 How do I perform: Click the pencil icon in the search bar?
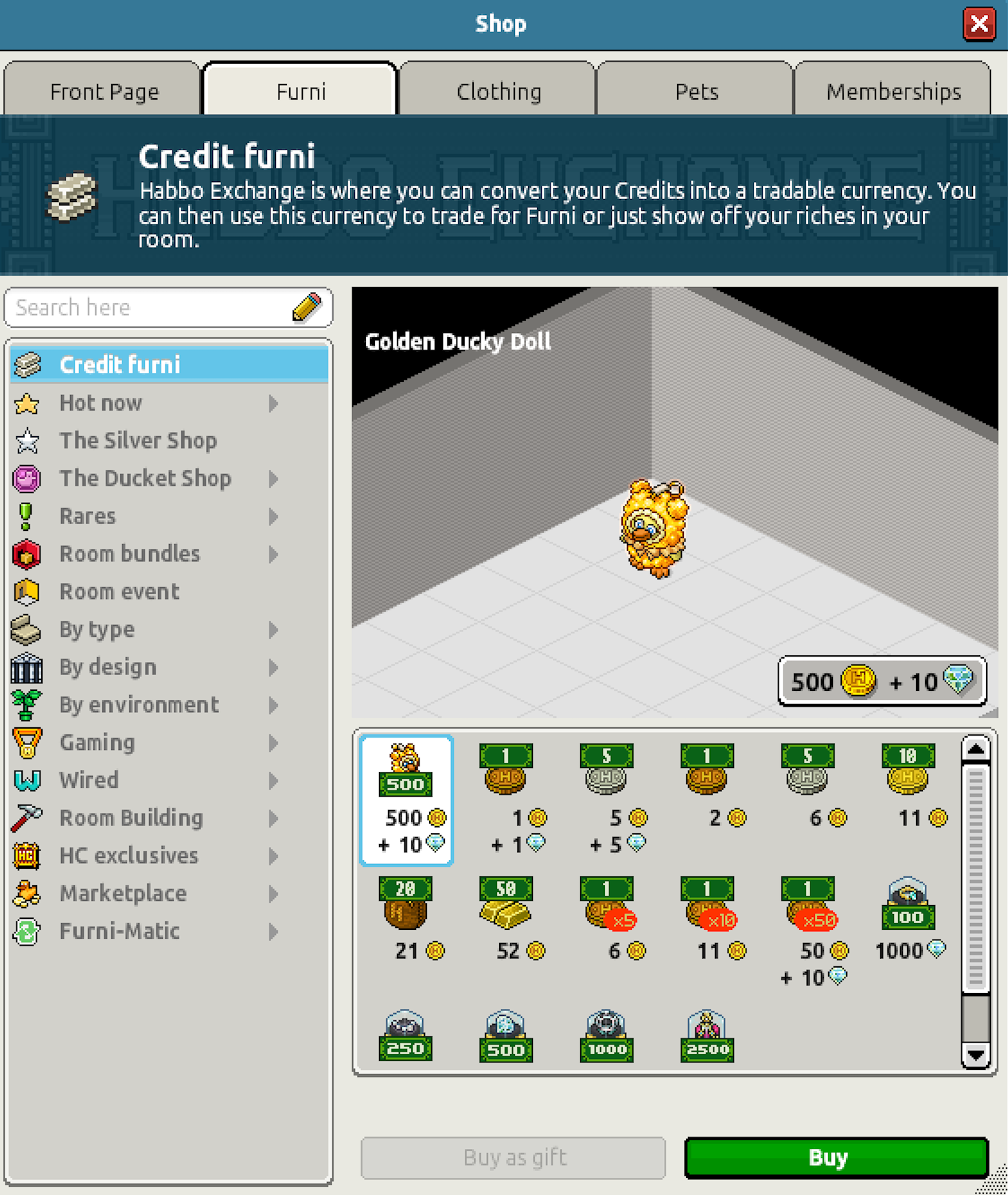(x=307, y=308)
